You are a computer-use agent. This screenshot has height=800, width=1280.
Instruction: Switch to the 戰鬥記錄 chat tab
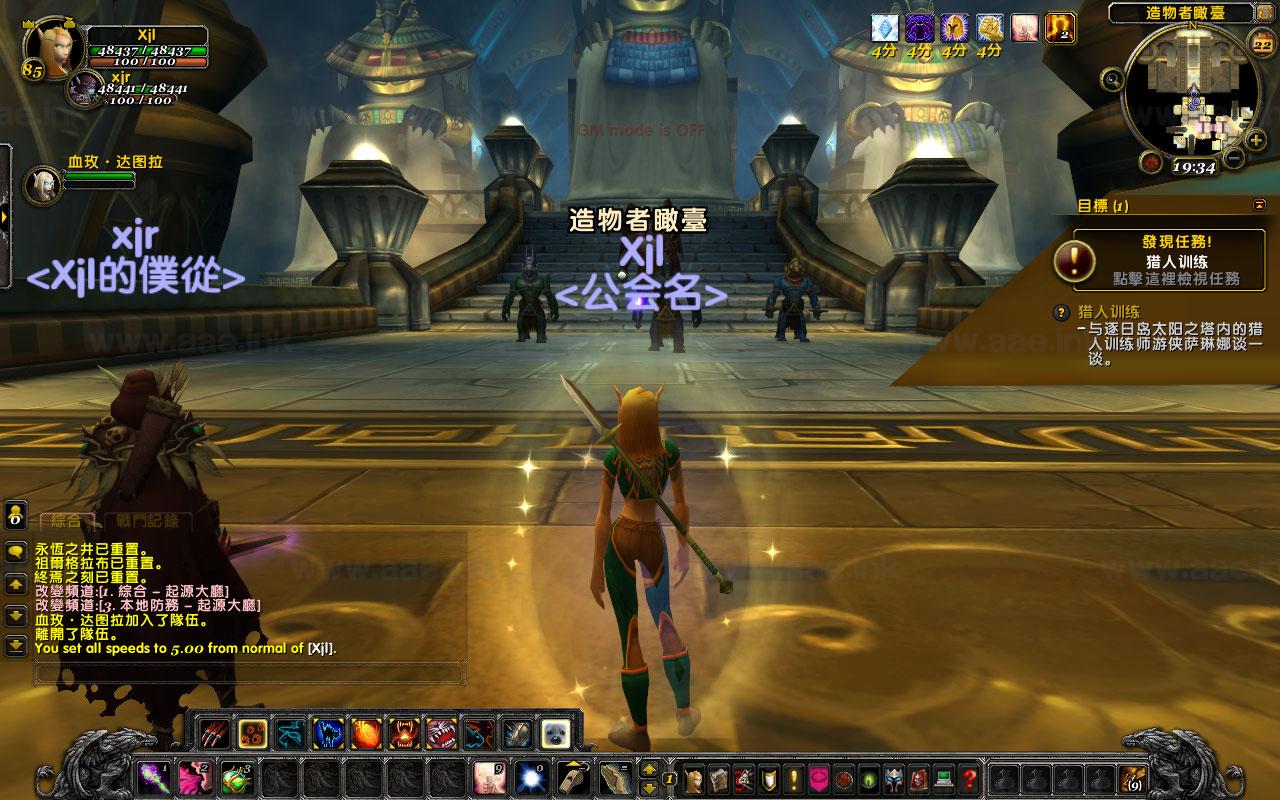pyautogui.click(x=148, y=520)
